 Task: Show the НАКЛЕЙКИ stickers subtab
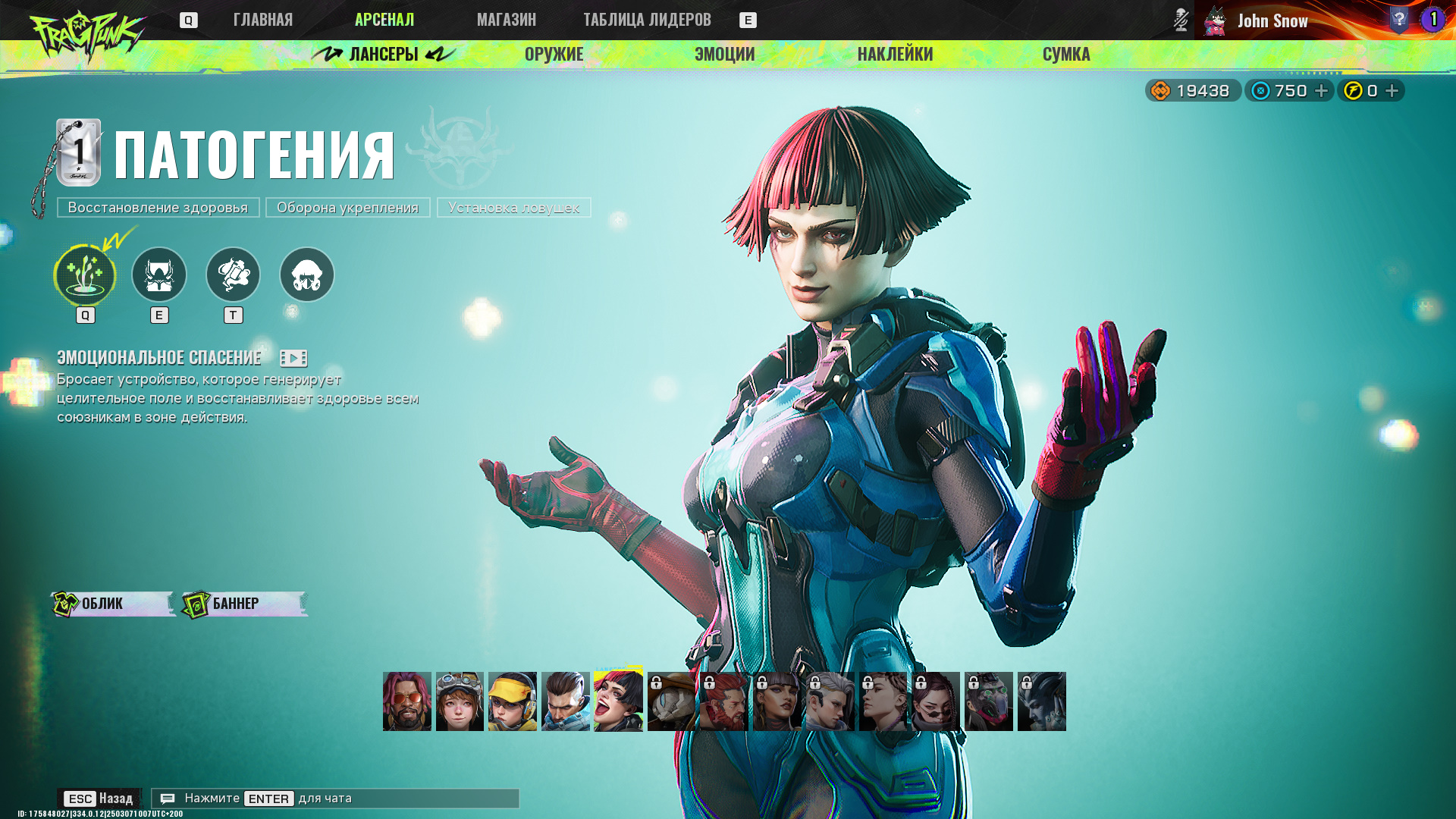[895, 54]
